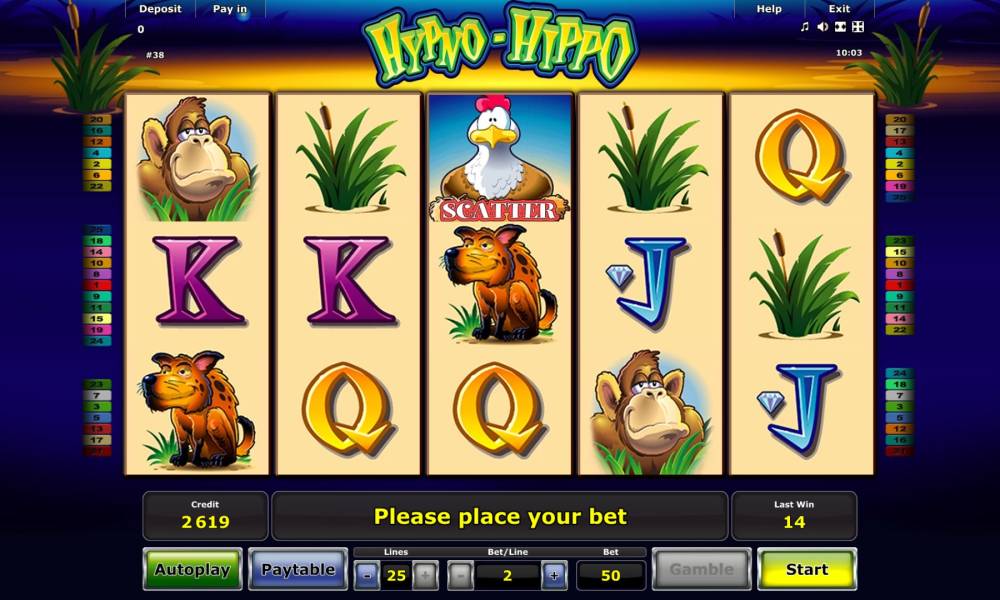1000x600 pixels.
Task: Open the Deposit option
Action: pyautogui.click(x=160, y=9)
